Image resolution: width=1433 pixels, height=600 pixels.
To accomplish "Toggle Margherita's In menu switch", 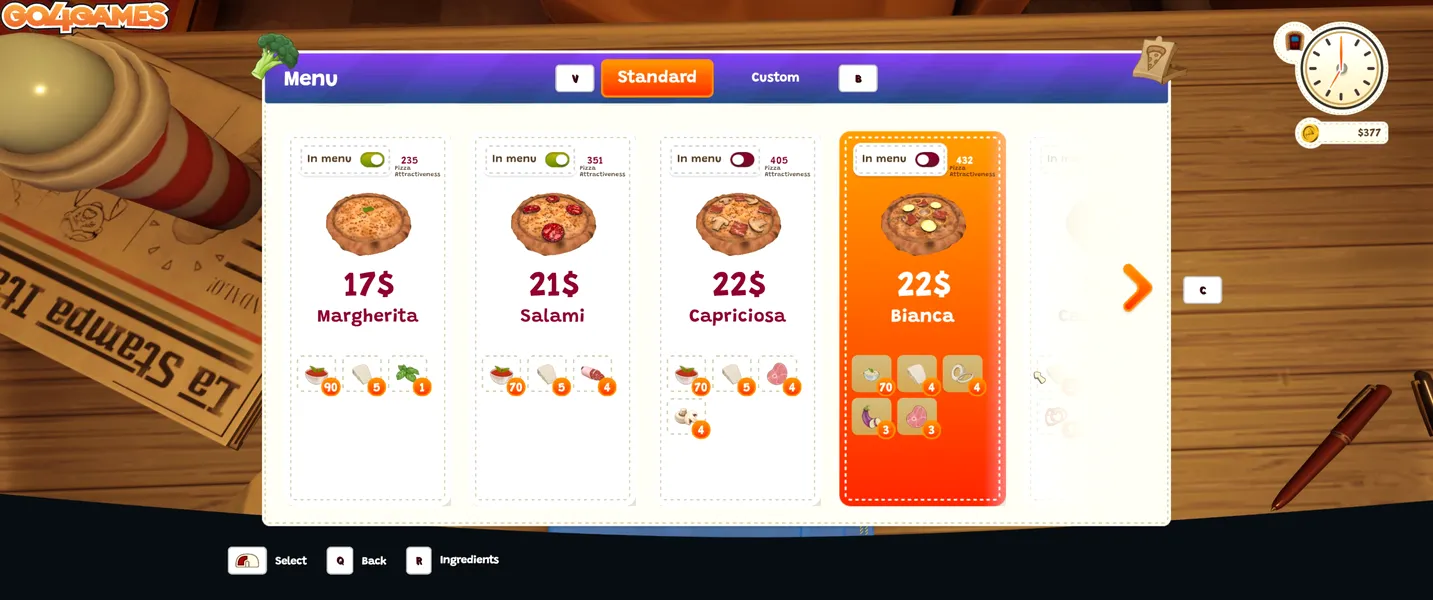I will [372, 159].
